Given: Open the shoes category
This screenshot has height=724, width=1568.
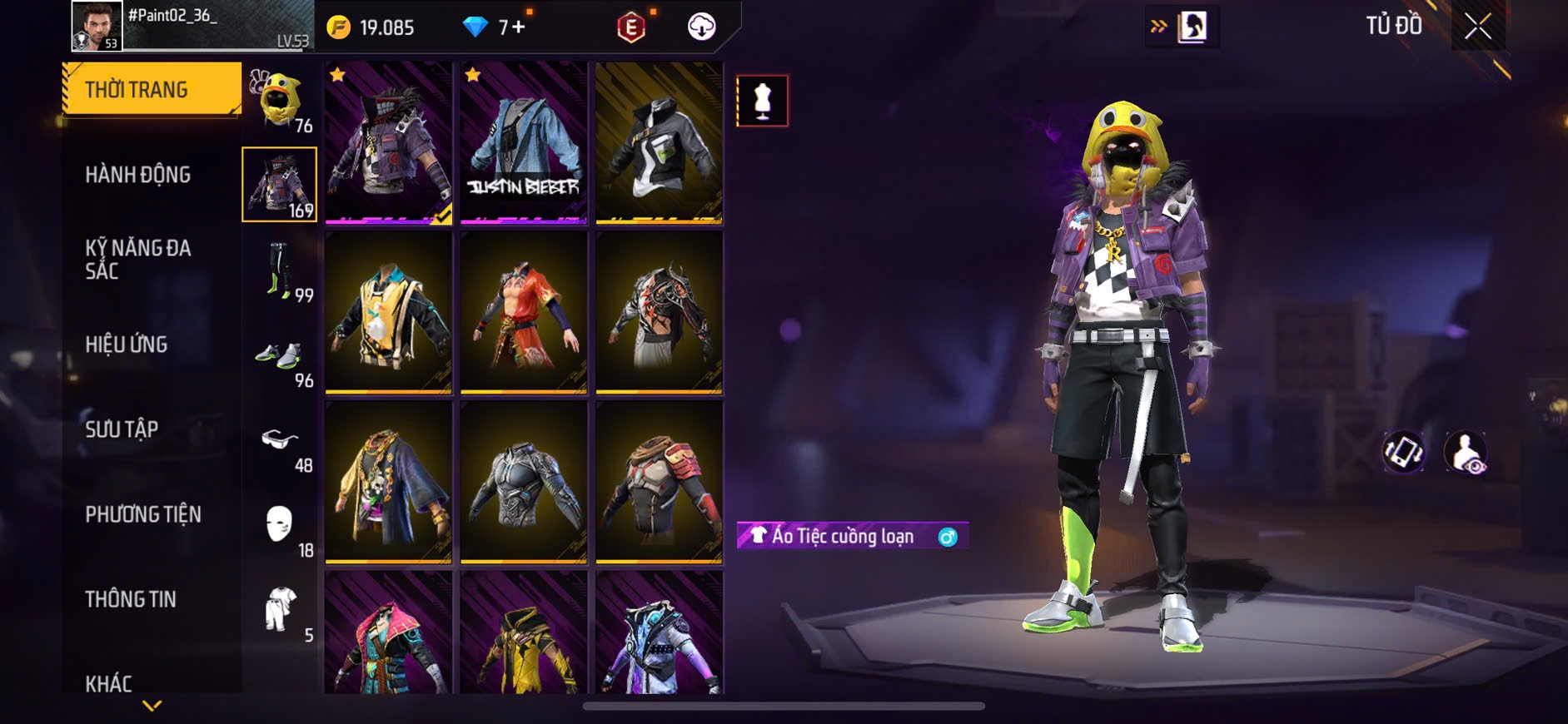Looking at the screenshot, I should click(281, 356).
